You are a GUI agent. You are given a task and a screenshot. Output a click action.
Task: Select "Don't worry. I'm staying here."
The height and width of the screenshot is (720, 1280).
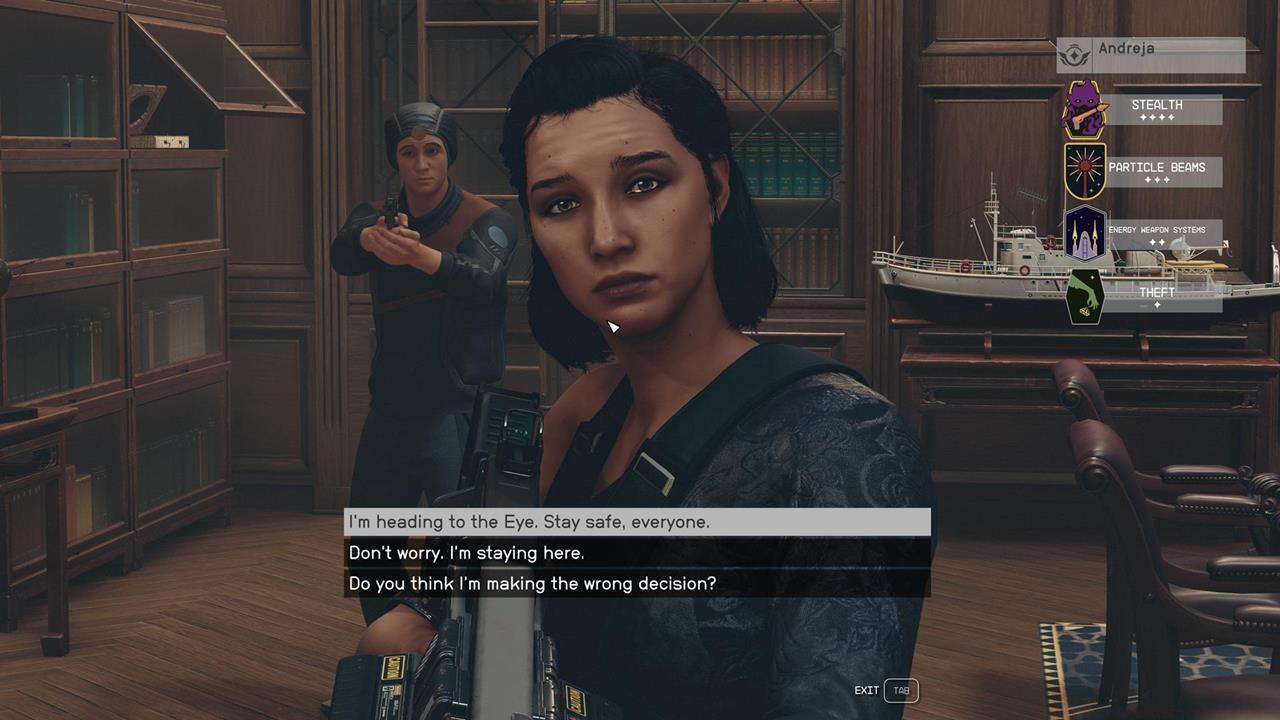tap(637, 553)
